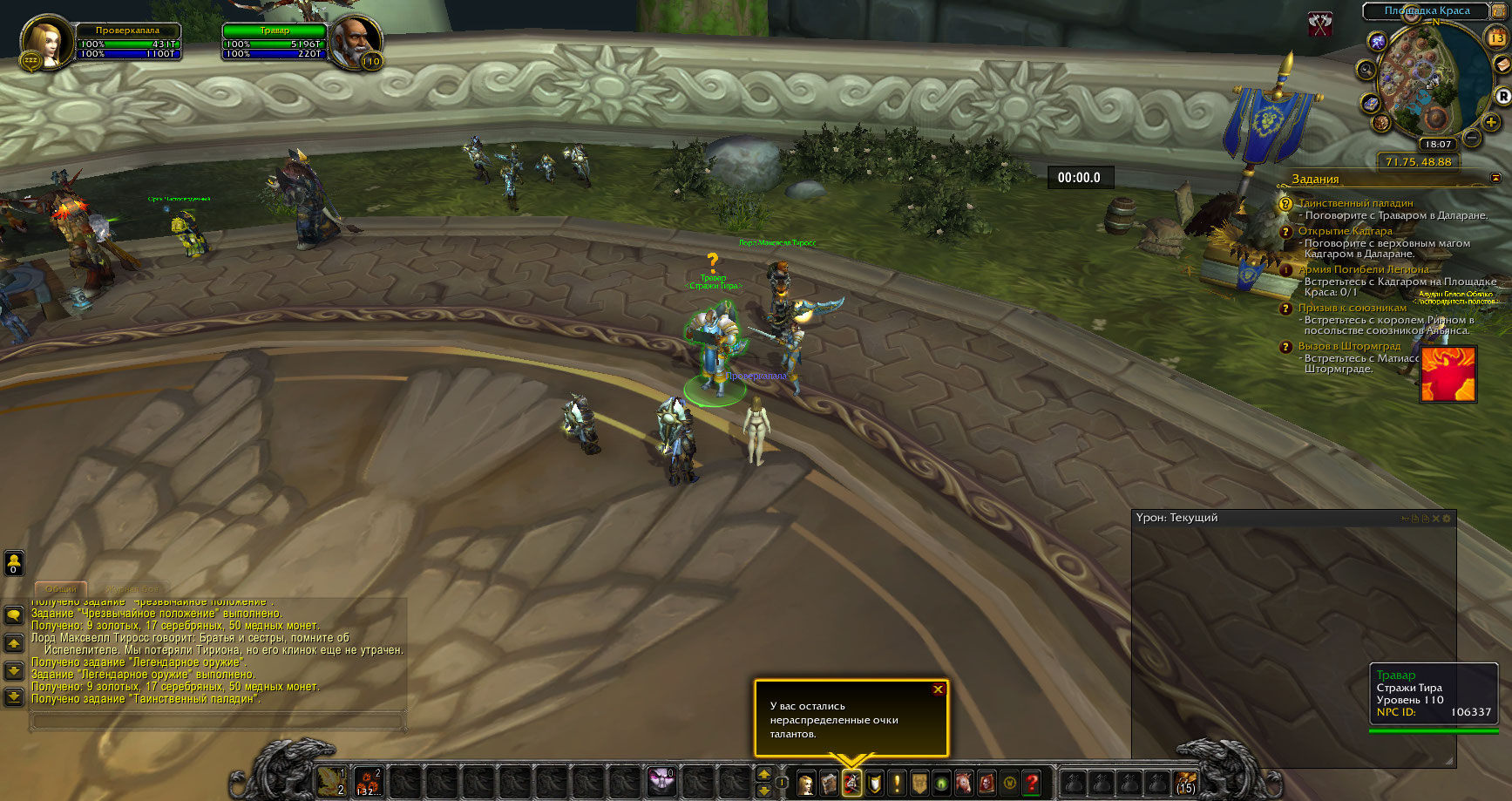Select the Таинственный паладин quest in tracker
The image size is (1512, 801).
[x=1355, y=203]
